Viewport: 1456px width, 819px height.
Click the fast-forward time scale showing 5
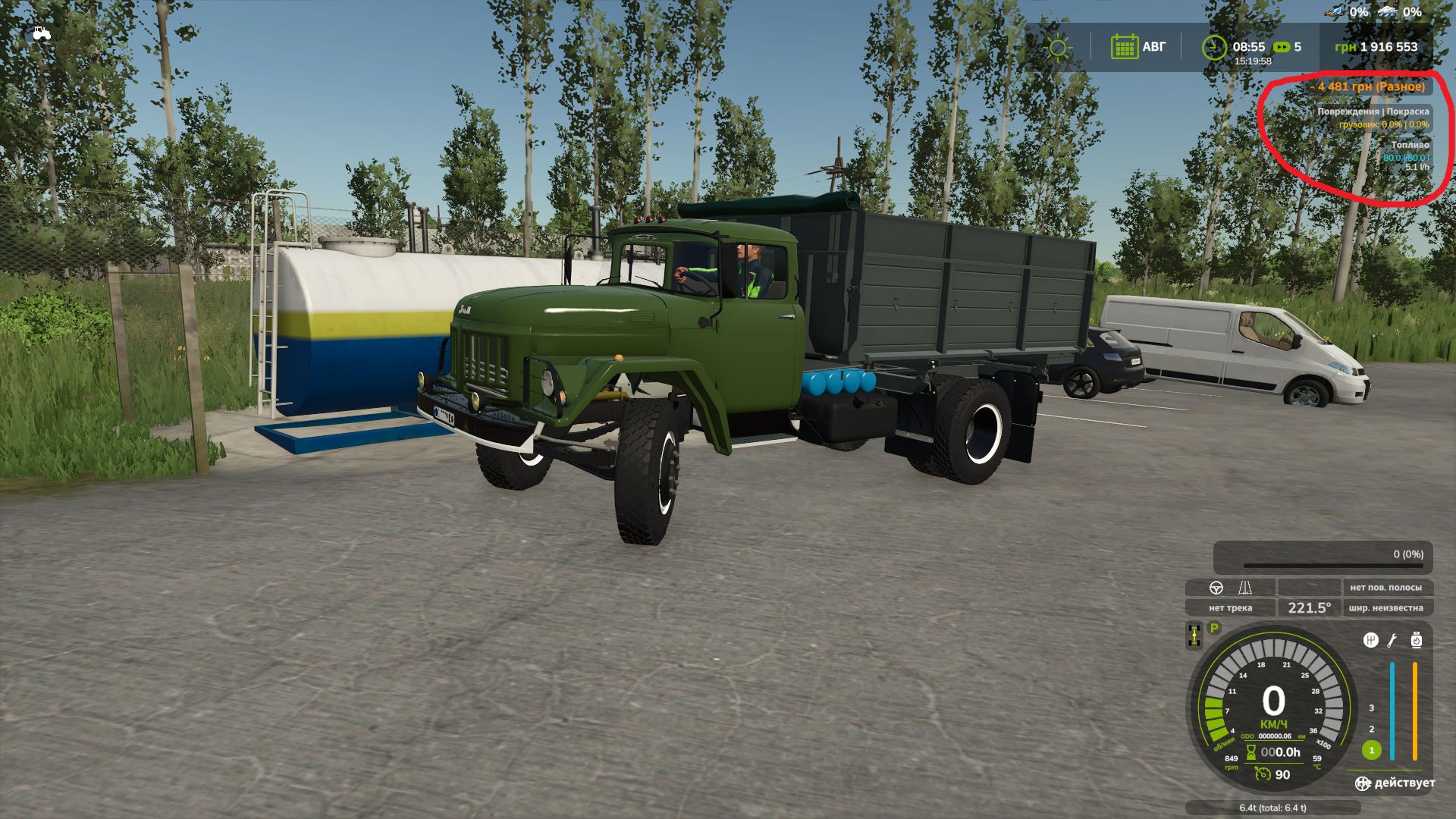pos(1284,48)
